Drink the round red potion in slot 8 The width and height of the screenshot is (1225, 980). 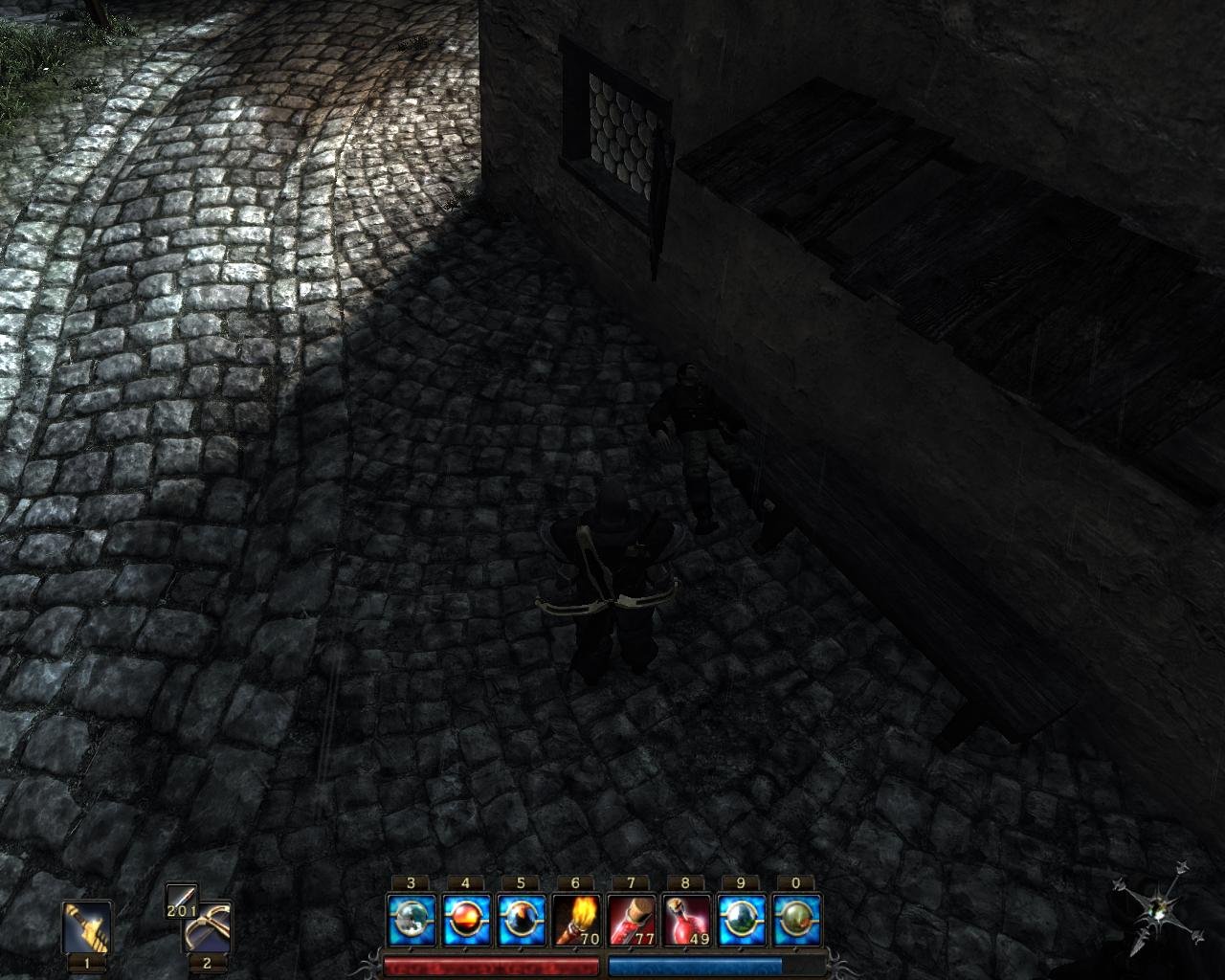pos(685,921)
